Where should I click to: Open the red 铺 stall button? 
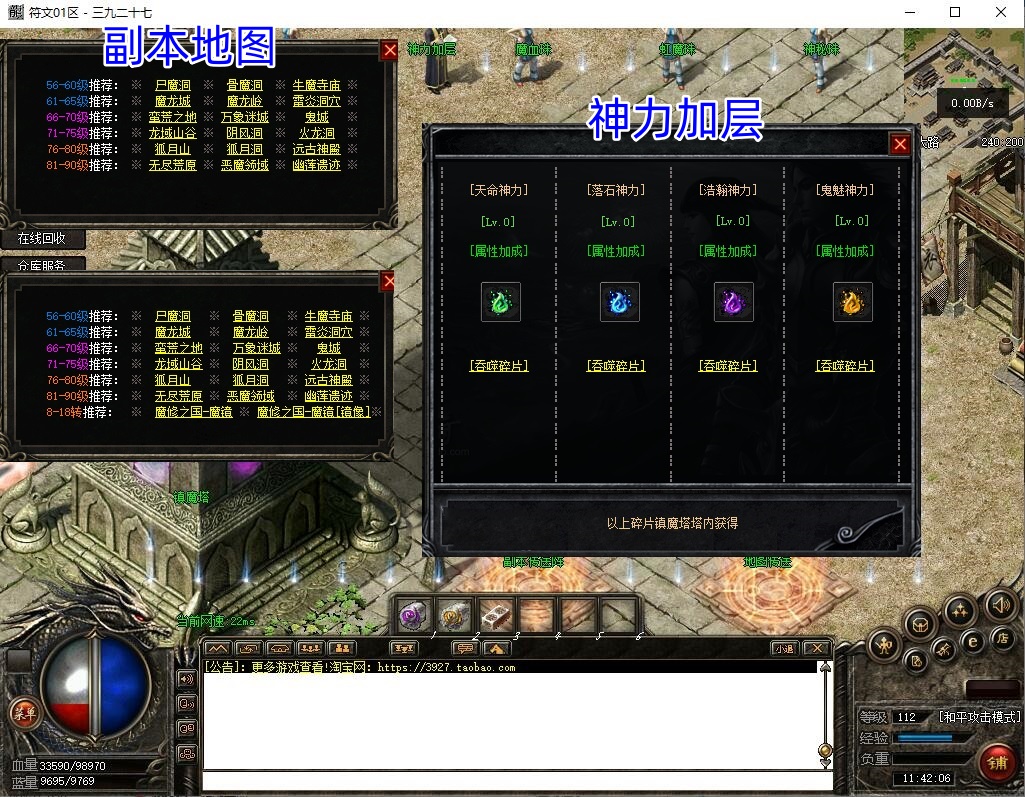coord(996,762)
